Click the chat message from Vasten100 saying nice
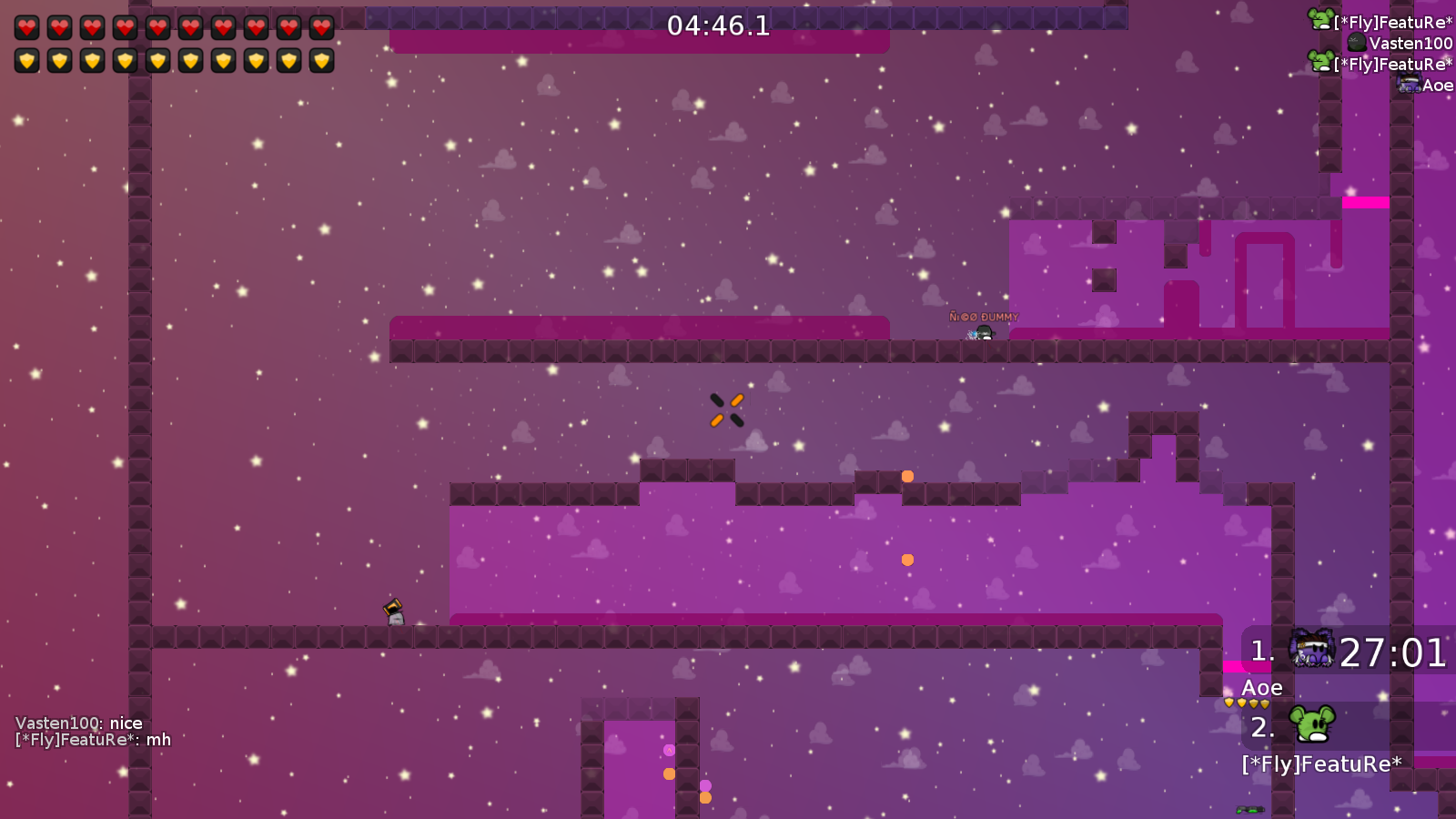 click(x=78, y=722)
